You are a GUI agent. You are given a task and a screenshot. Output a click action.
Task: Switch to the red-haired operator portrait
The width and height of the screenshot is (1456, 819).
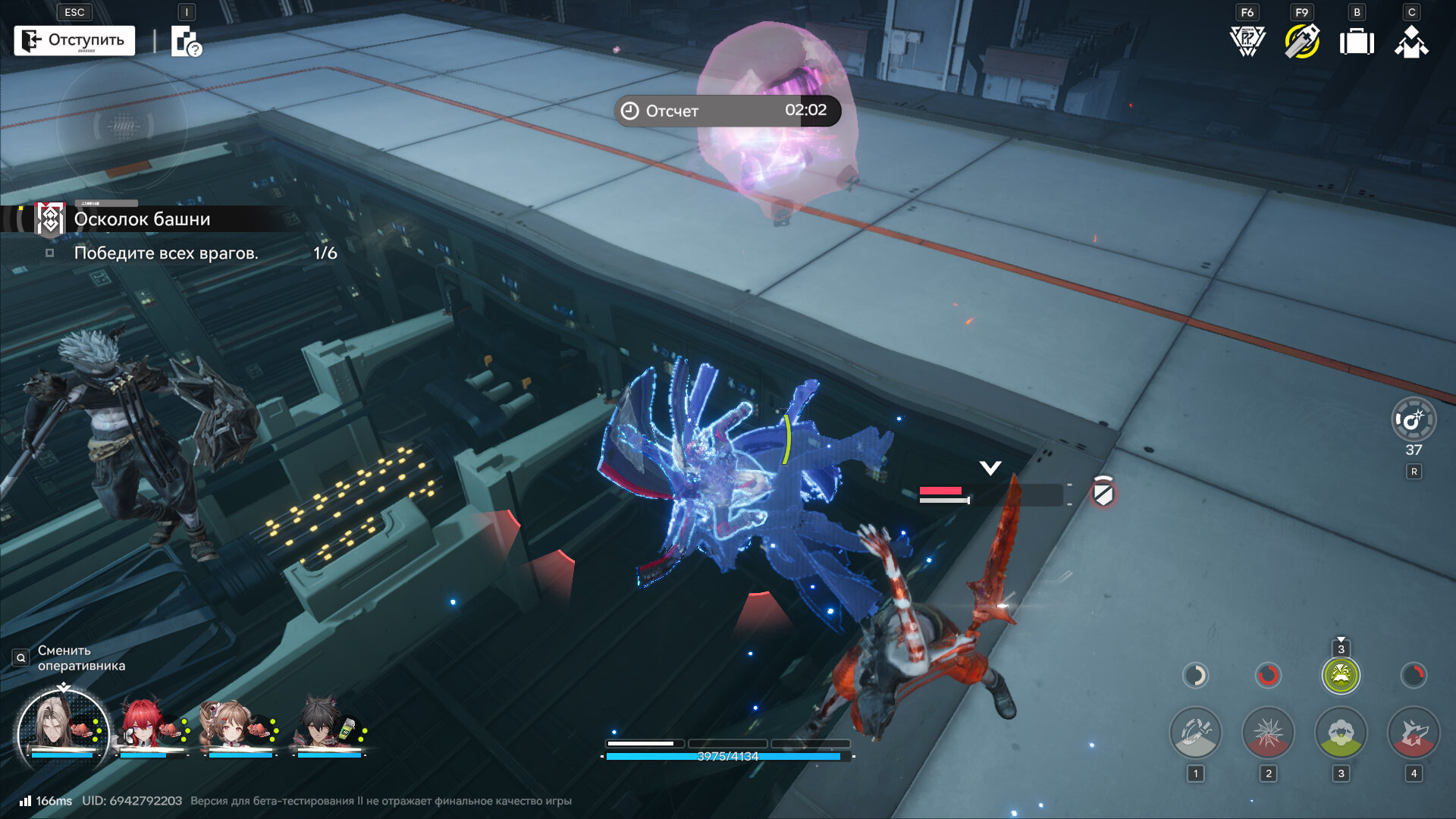coord(149,726)
